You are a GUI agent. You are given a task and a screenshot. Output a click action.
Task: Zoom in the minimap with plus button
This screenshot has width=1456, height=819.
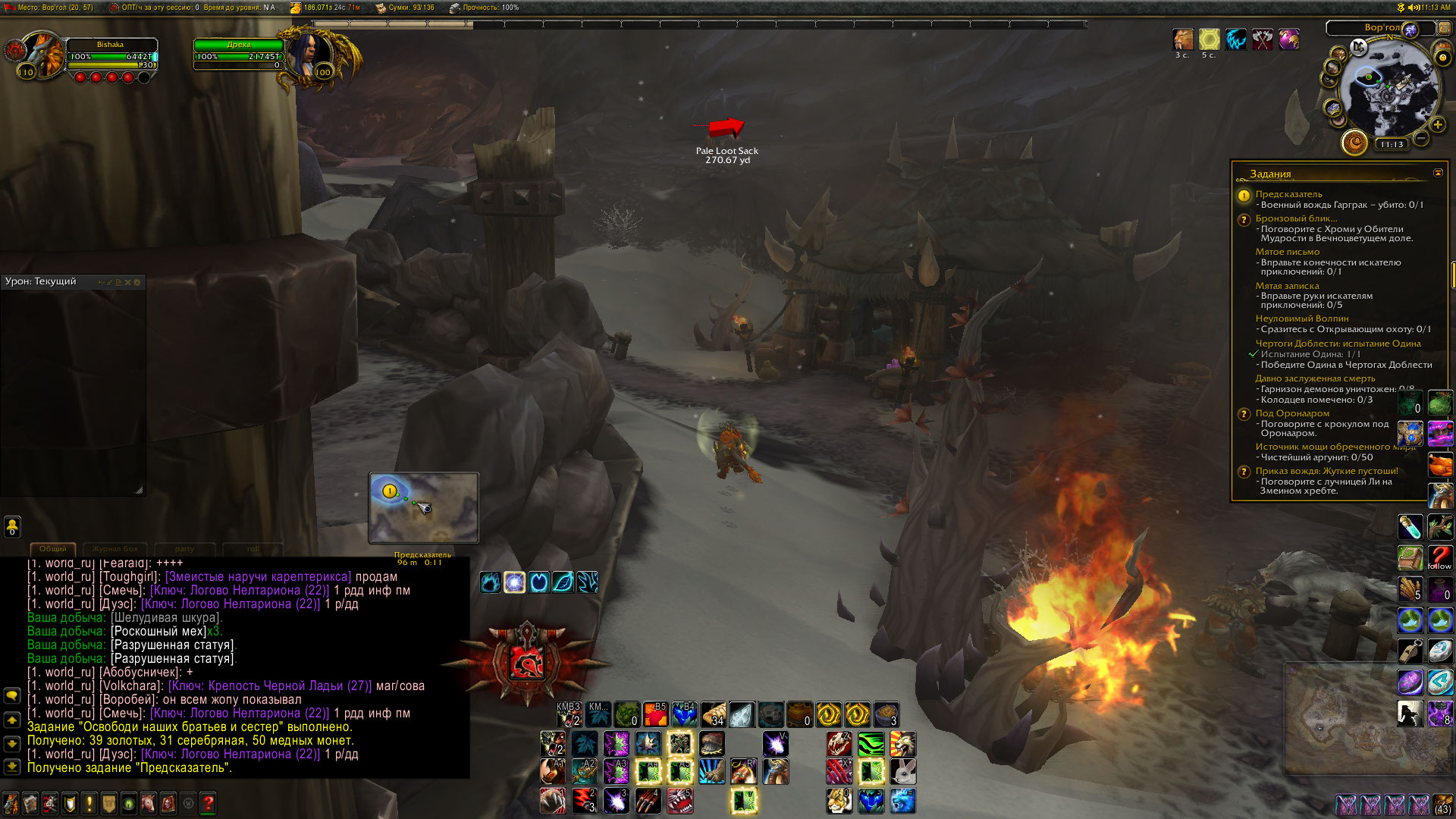(1437, 124)
